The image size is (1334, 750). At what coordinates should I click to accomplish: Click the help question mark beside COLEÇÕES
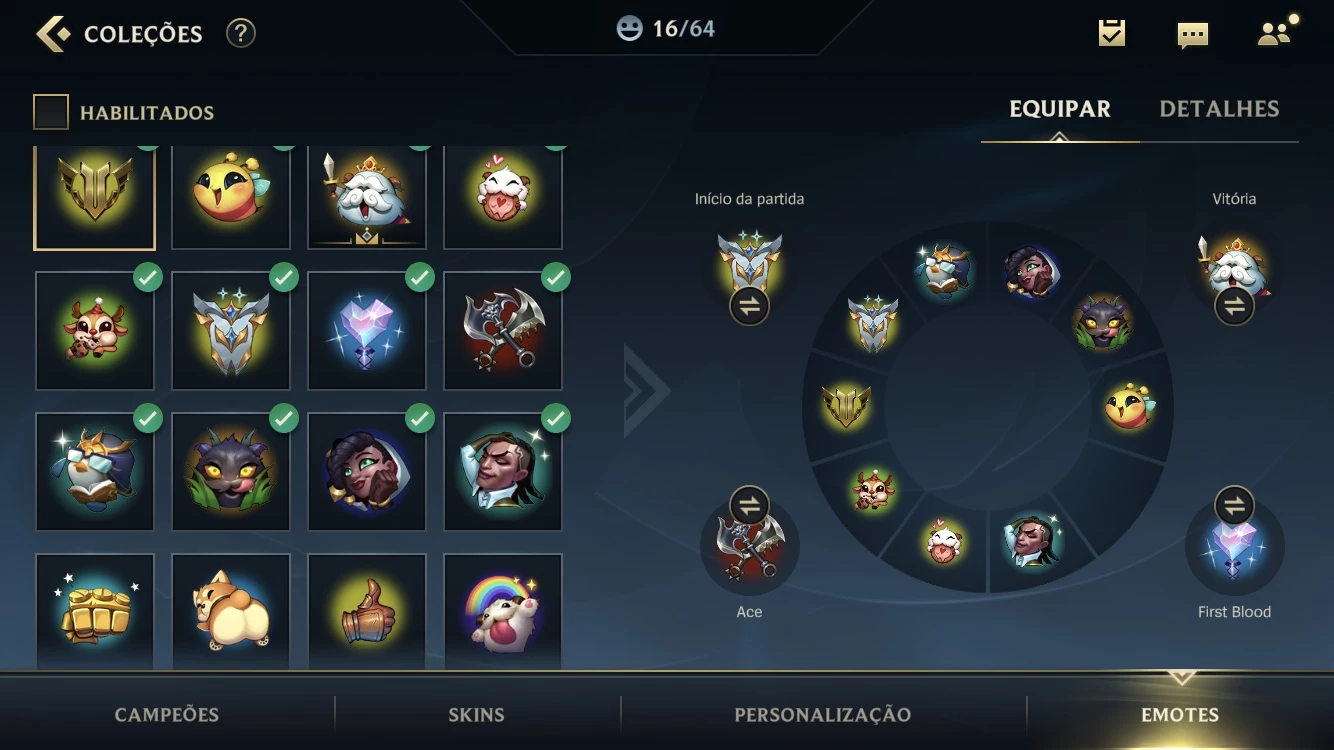pyautogui.click(x=239, y=32)
